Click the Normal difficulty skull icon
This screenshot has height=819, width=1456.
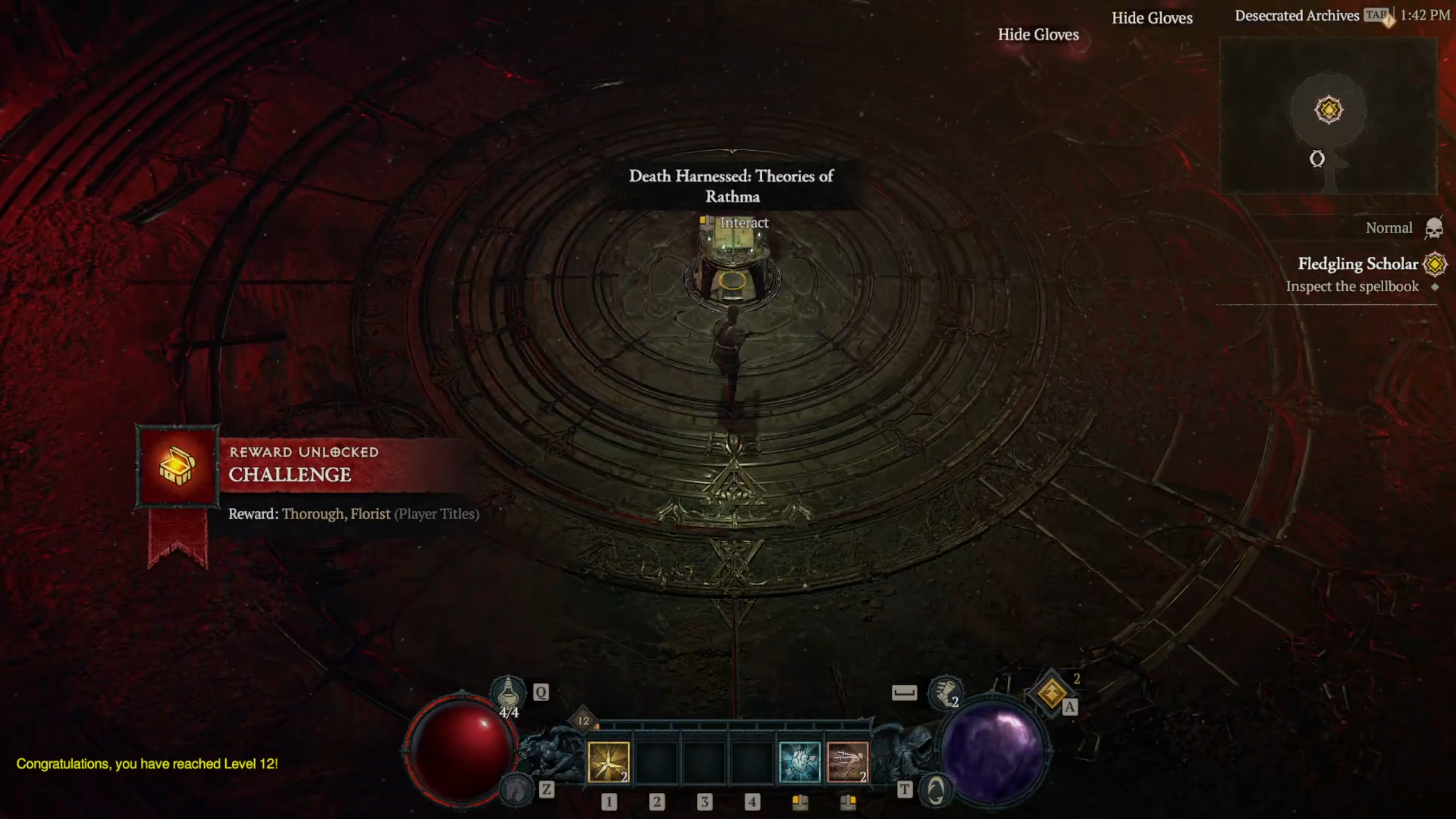(1434, 229)
